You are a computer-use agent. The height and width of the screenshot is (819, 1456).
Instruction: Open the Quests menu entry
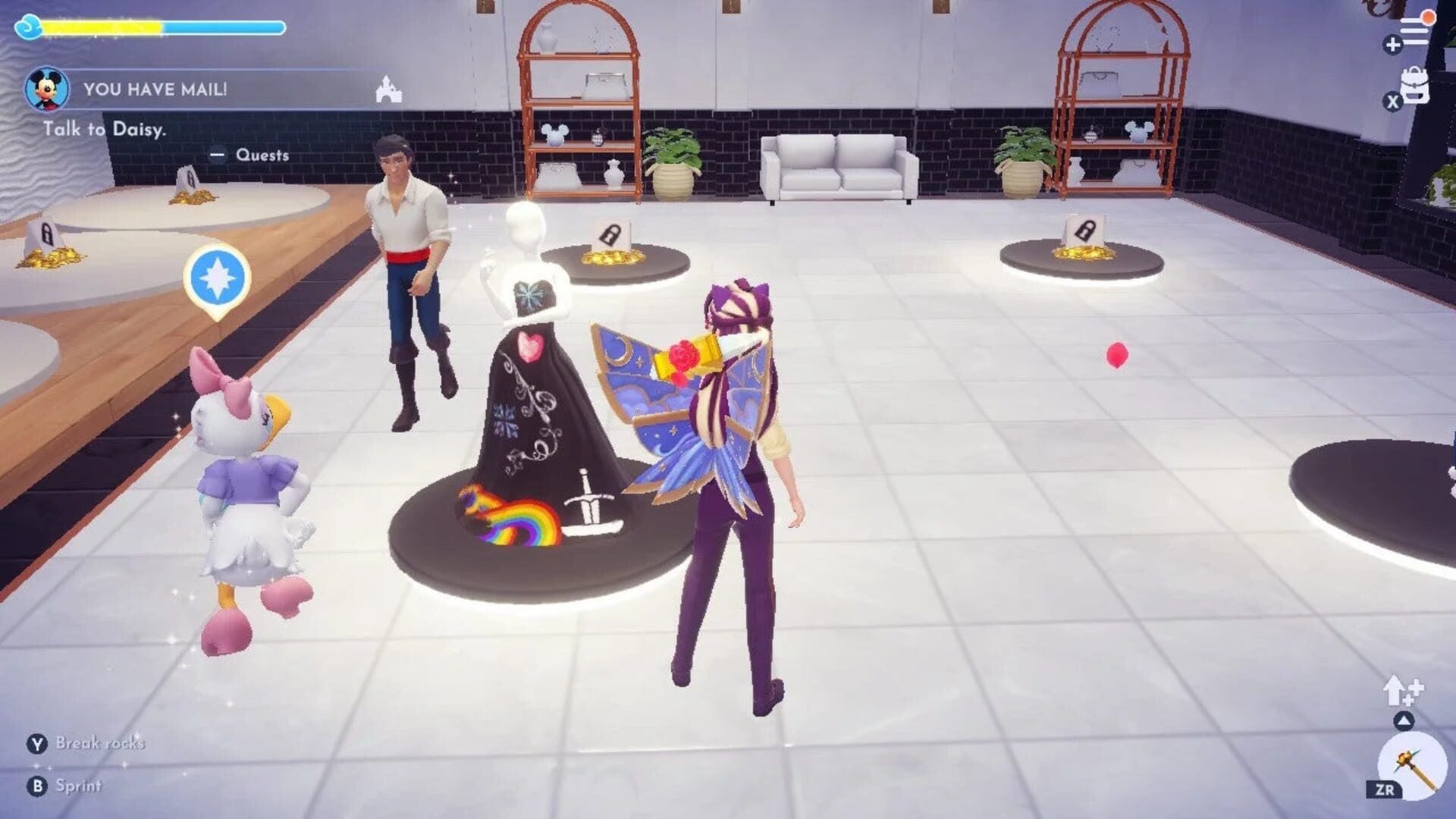tap(262, 155)
